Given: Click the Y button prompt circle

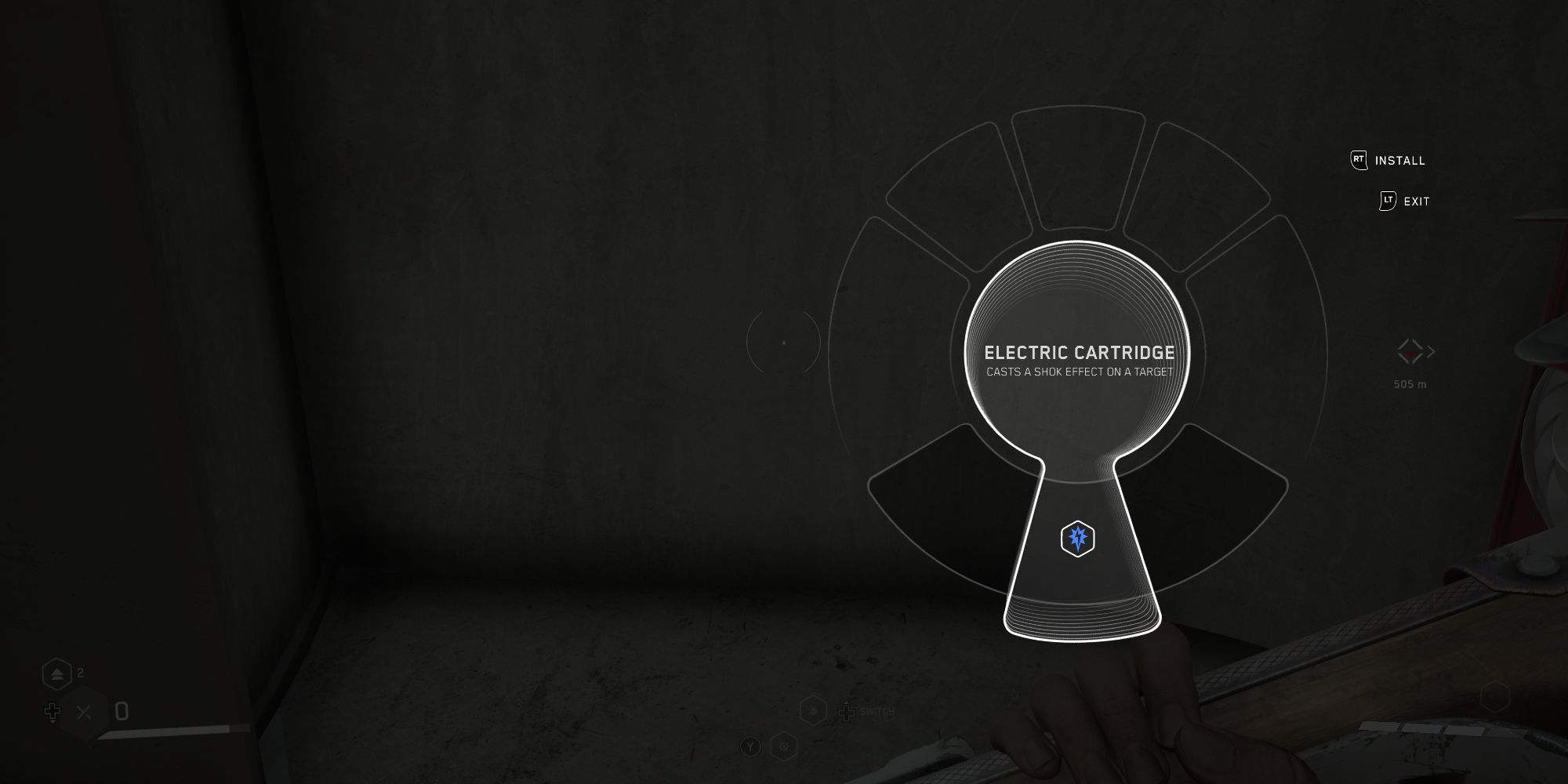Looking at the screenshot, I should (x=751, y=747).
